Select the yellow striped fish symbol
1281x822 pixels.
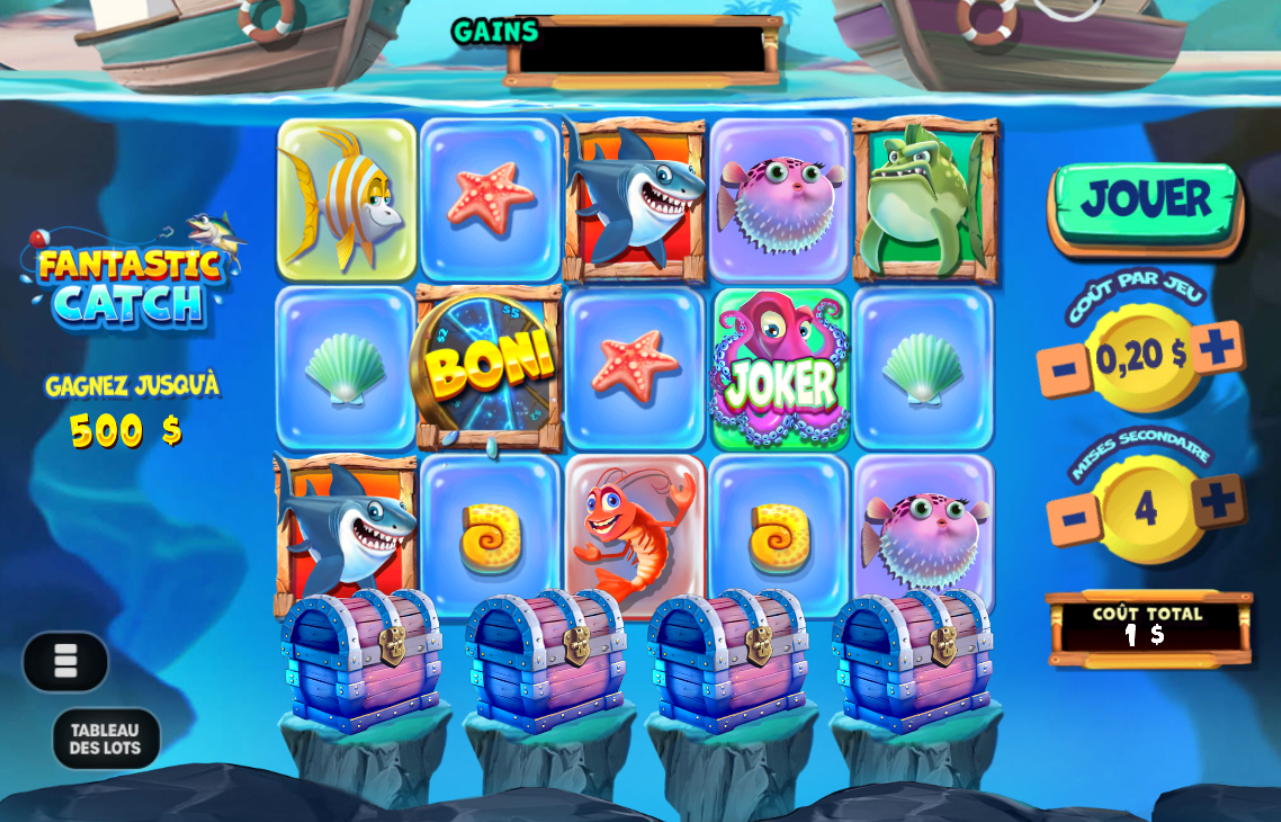click(346, 195)
